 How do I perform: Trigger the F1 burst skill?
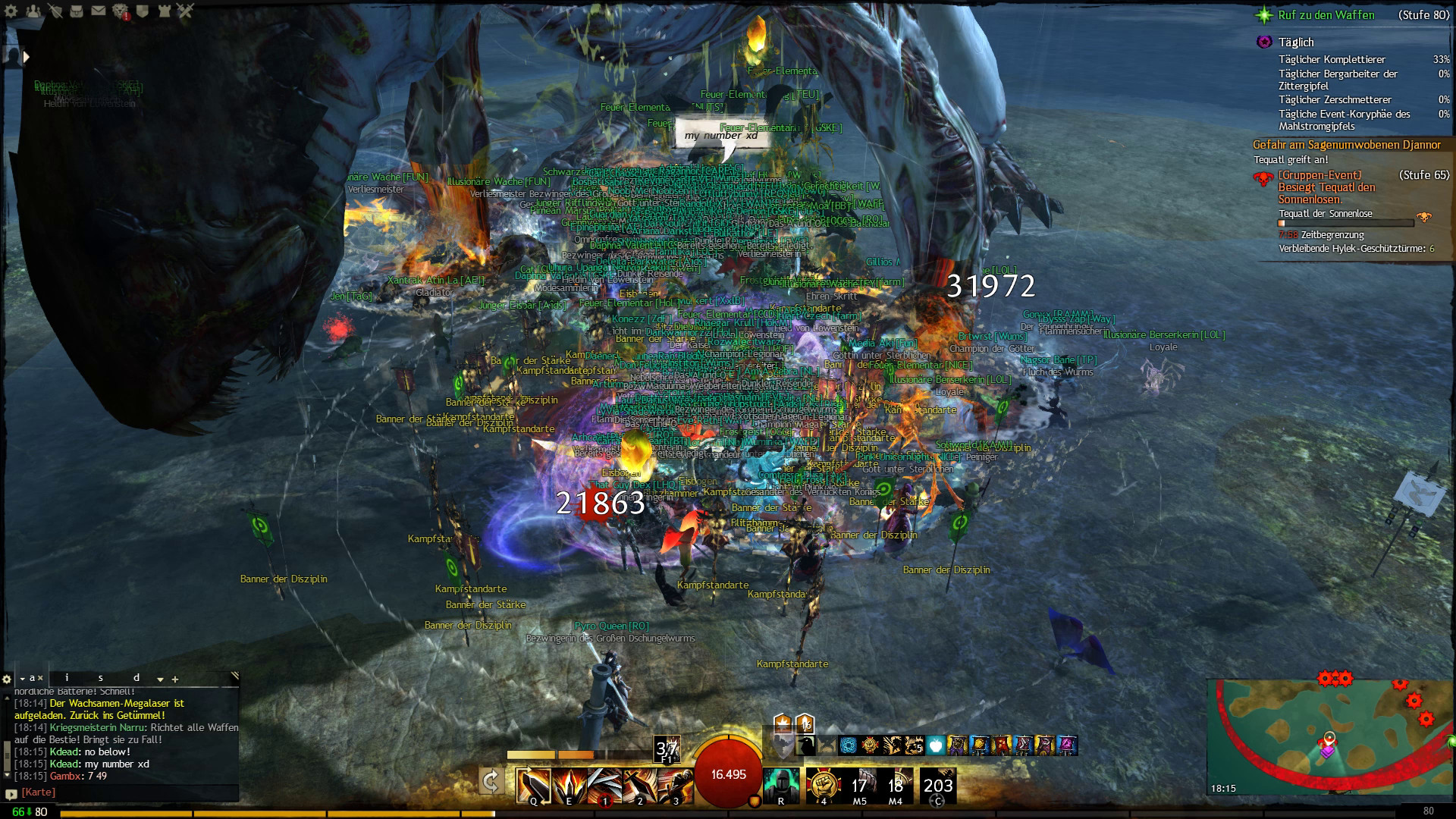coord(667,749)
